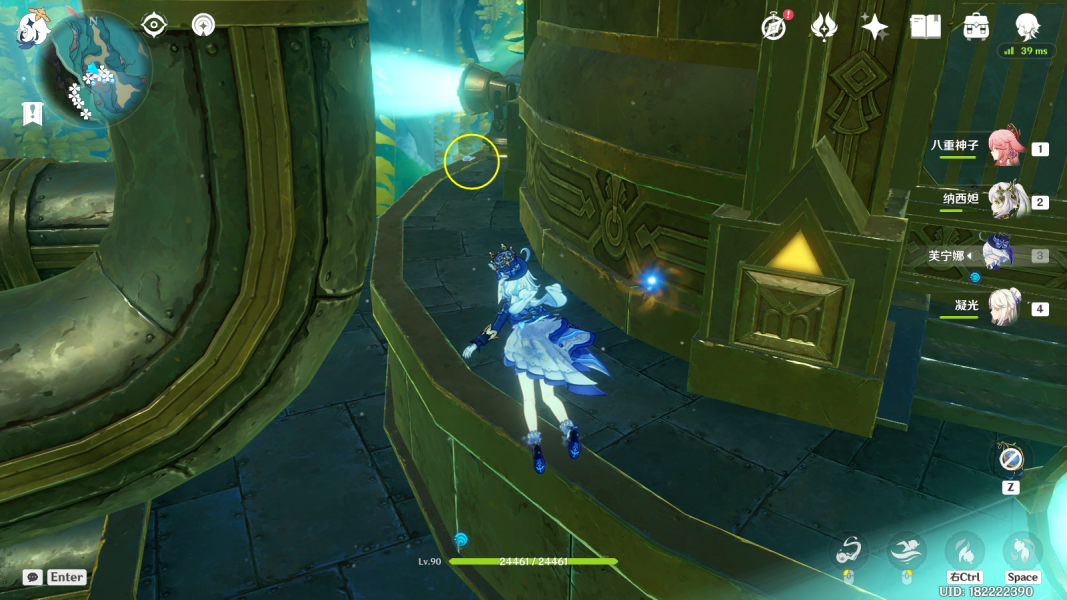The image size is (1067, 600).
Task: Open the Paimon main menu
Action: point(33,28)
